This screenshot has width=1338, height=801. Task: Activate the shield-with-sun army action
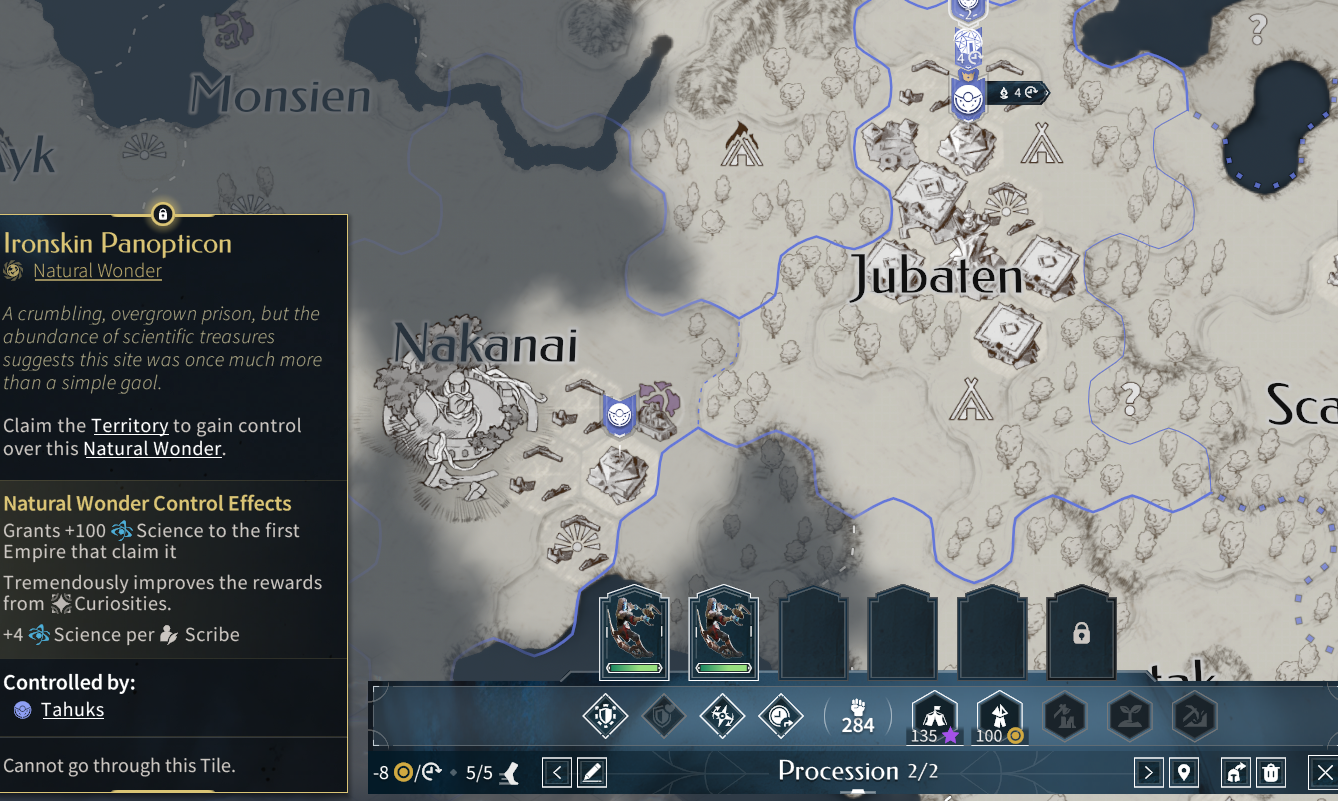pos(605,716)
